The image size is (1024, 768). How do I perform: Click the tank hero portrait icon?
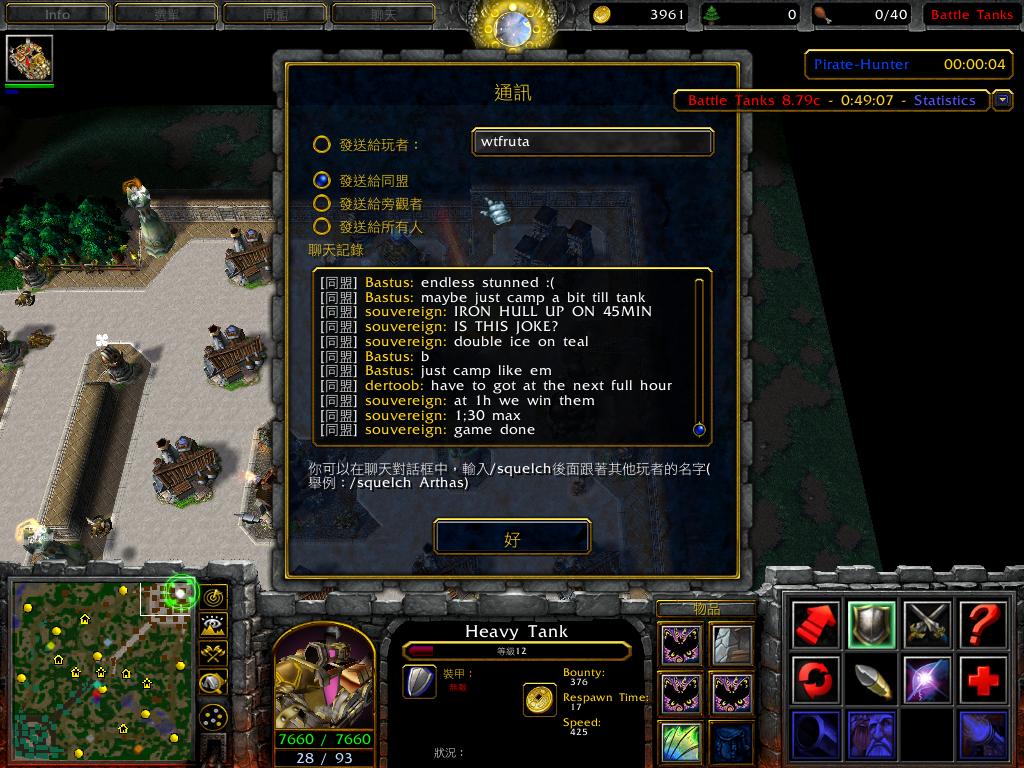tap(29, 59)
